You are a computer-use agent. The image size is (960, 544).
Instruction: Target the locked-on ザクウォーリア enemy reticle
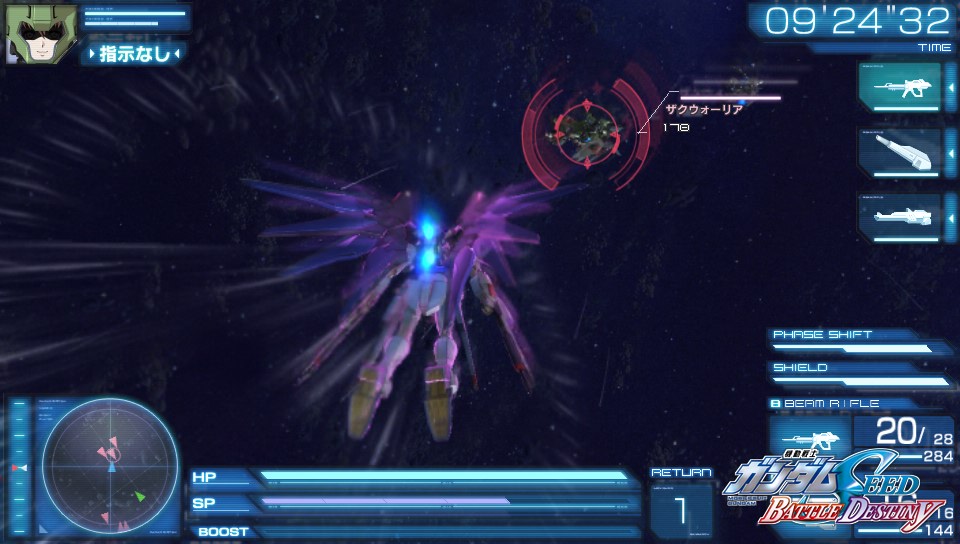[x=585, y=129]
